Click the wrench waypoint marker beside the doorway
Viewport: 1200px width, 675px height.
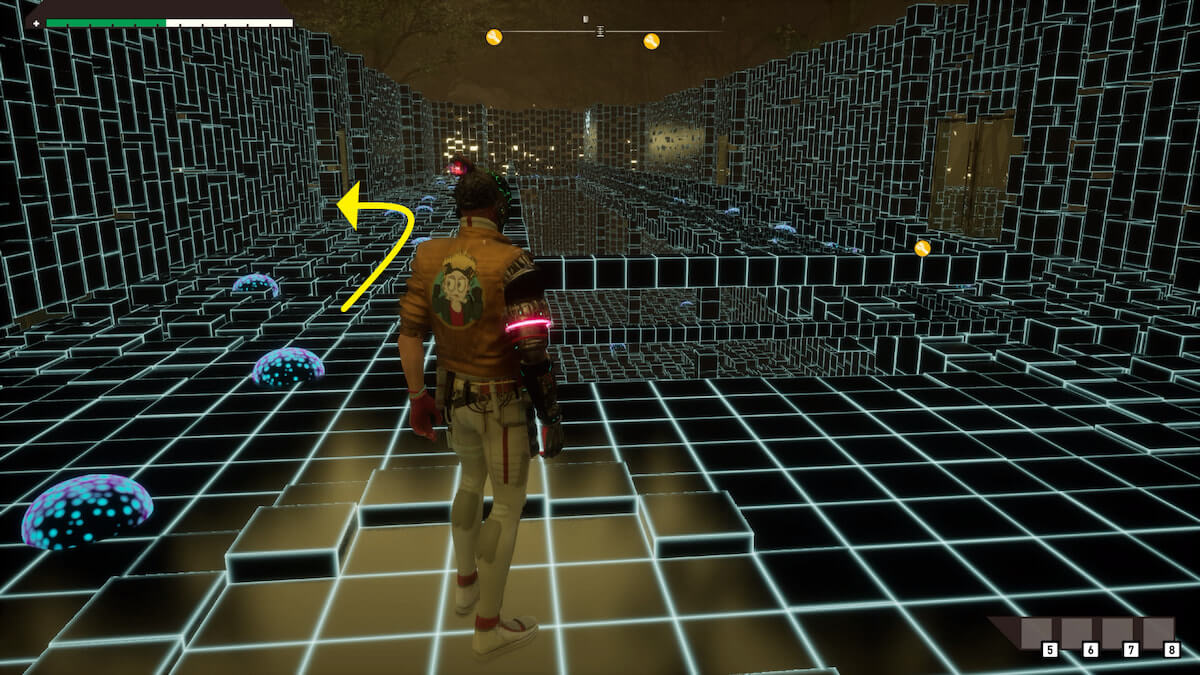(922, 248)
